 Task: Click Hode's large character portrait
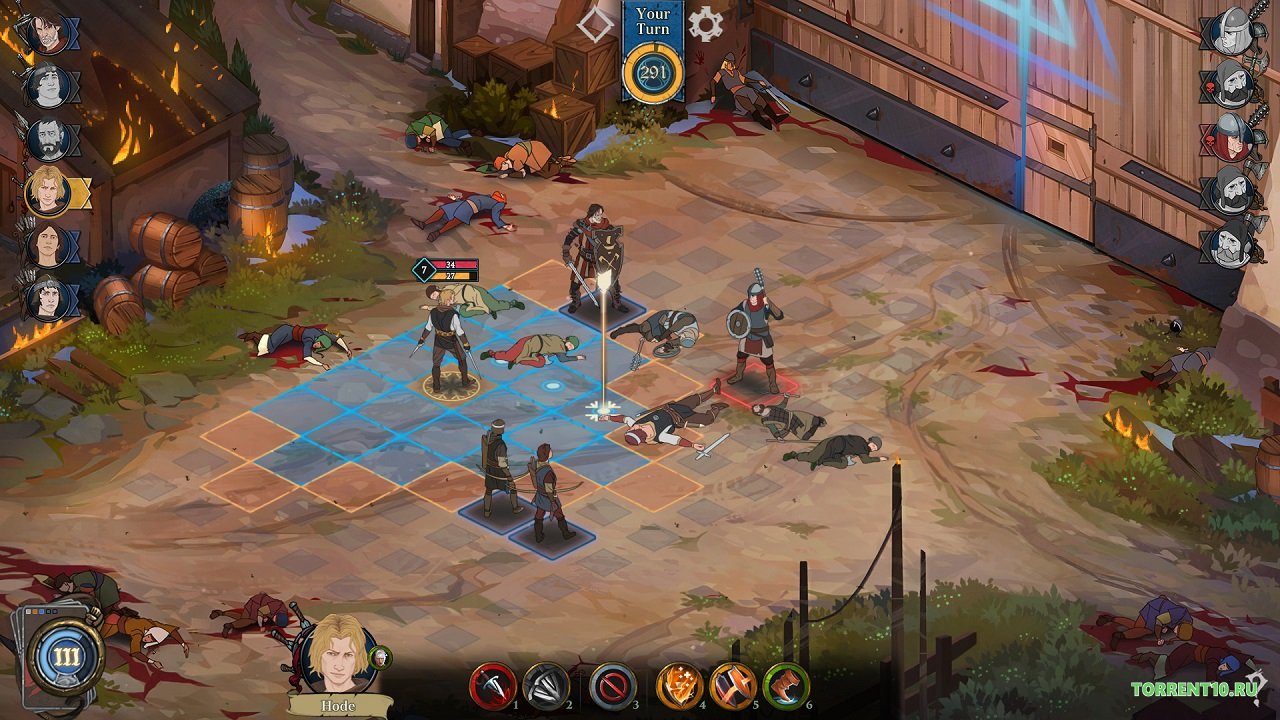tap(337, 658)
